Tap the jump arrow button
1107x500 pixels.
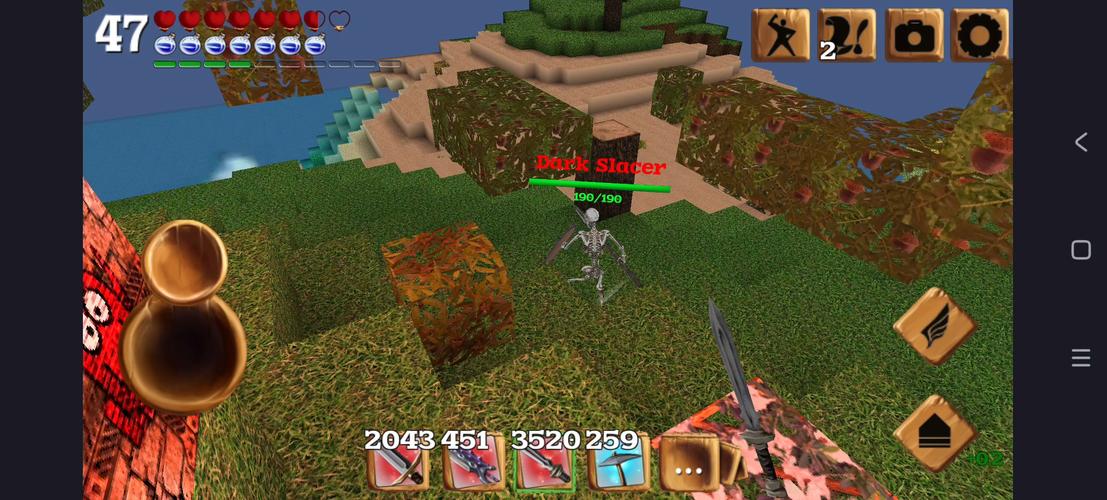pyautogui.click(x=935, y=432)
